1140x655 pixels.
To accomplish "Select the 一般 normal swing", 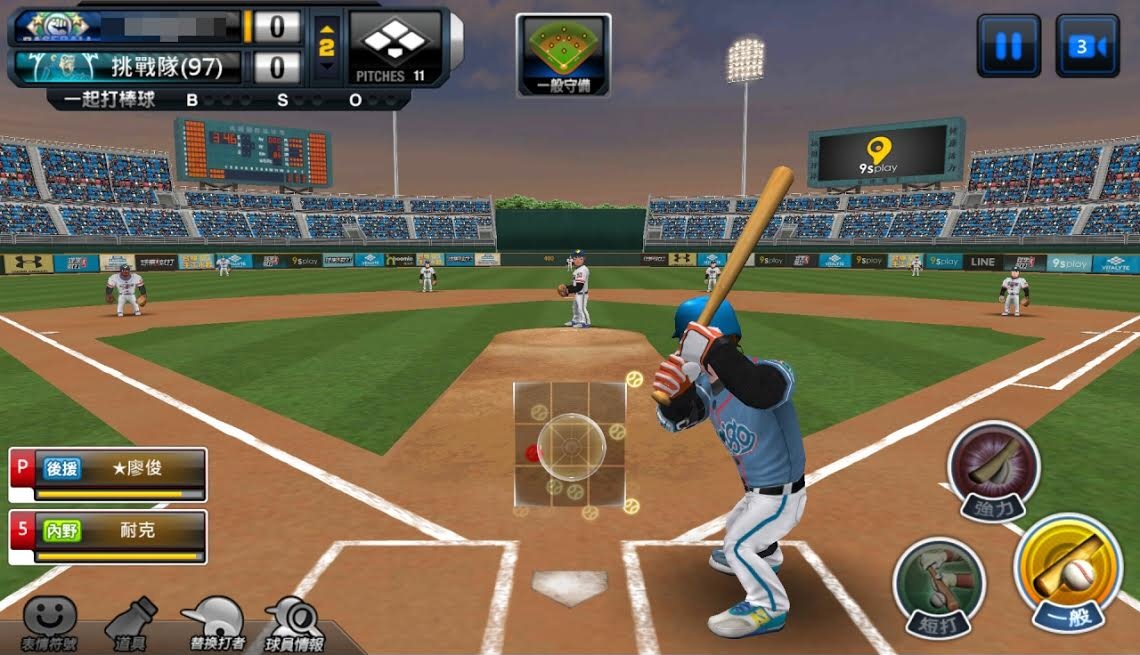I will (x=1067, y=574).
